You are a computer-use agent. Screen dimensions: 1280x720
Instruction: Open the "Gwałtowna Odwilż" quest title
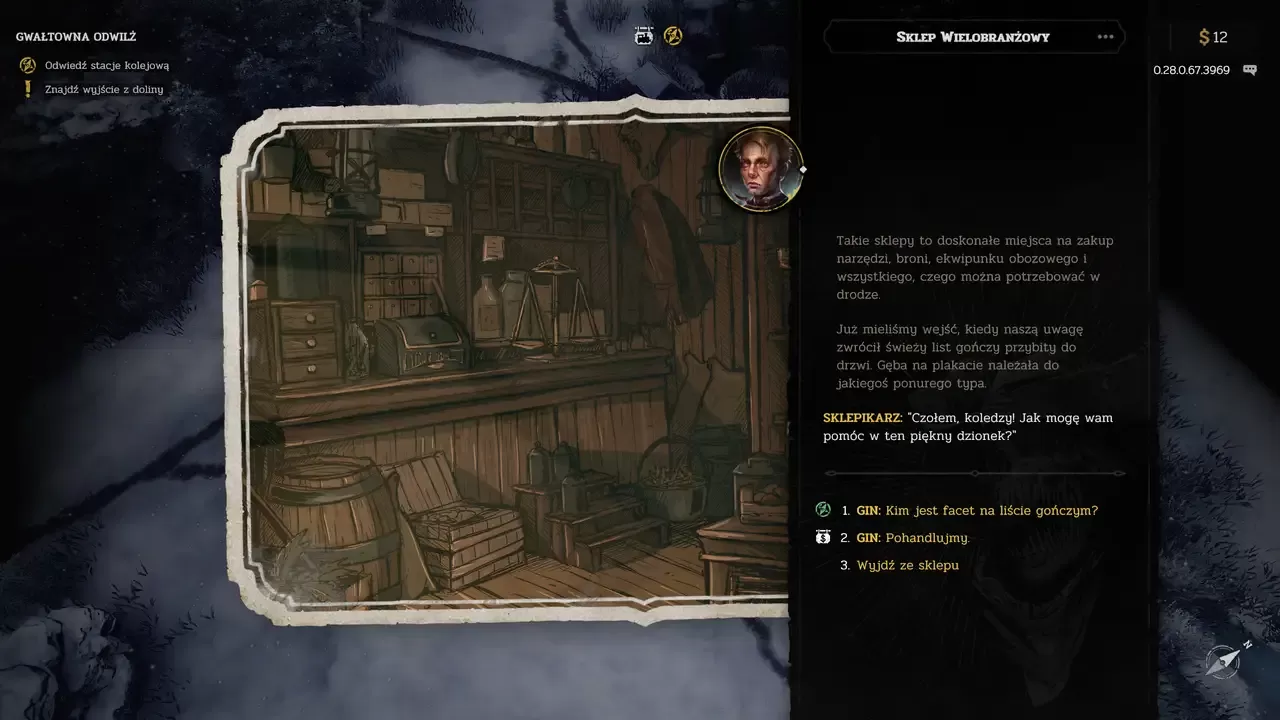tap(76, 37)
